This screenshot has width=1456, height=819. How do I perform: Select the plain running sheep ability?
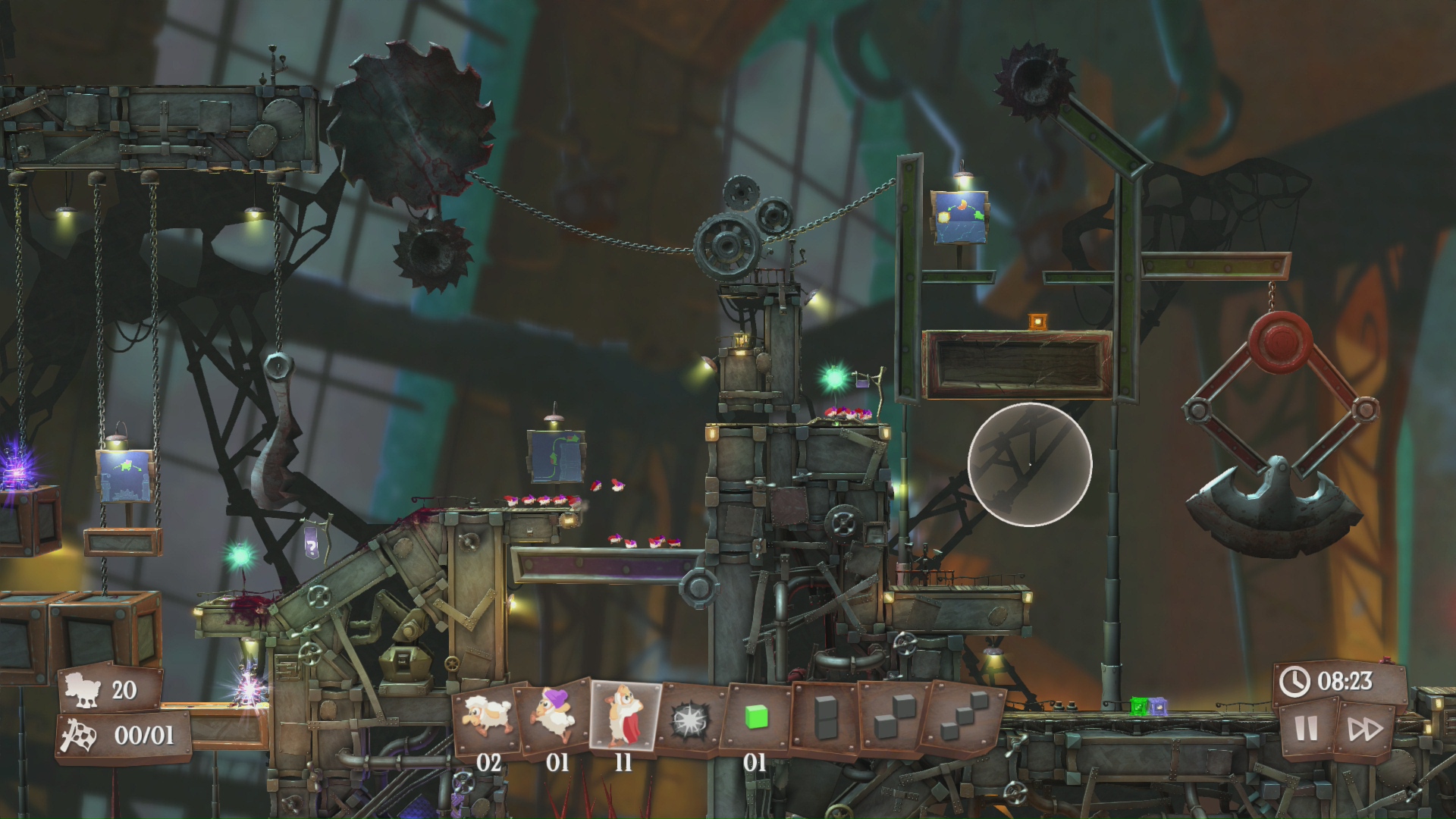[x=487, y=717]
